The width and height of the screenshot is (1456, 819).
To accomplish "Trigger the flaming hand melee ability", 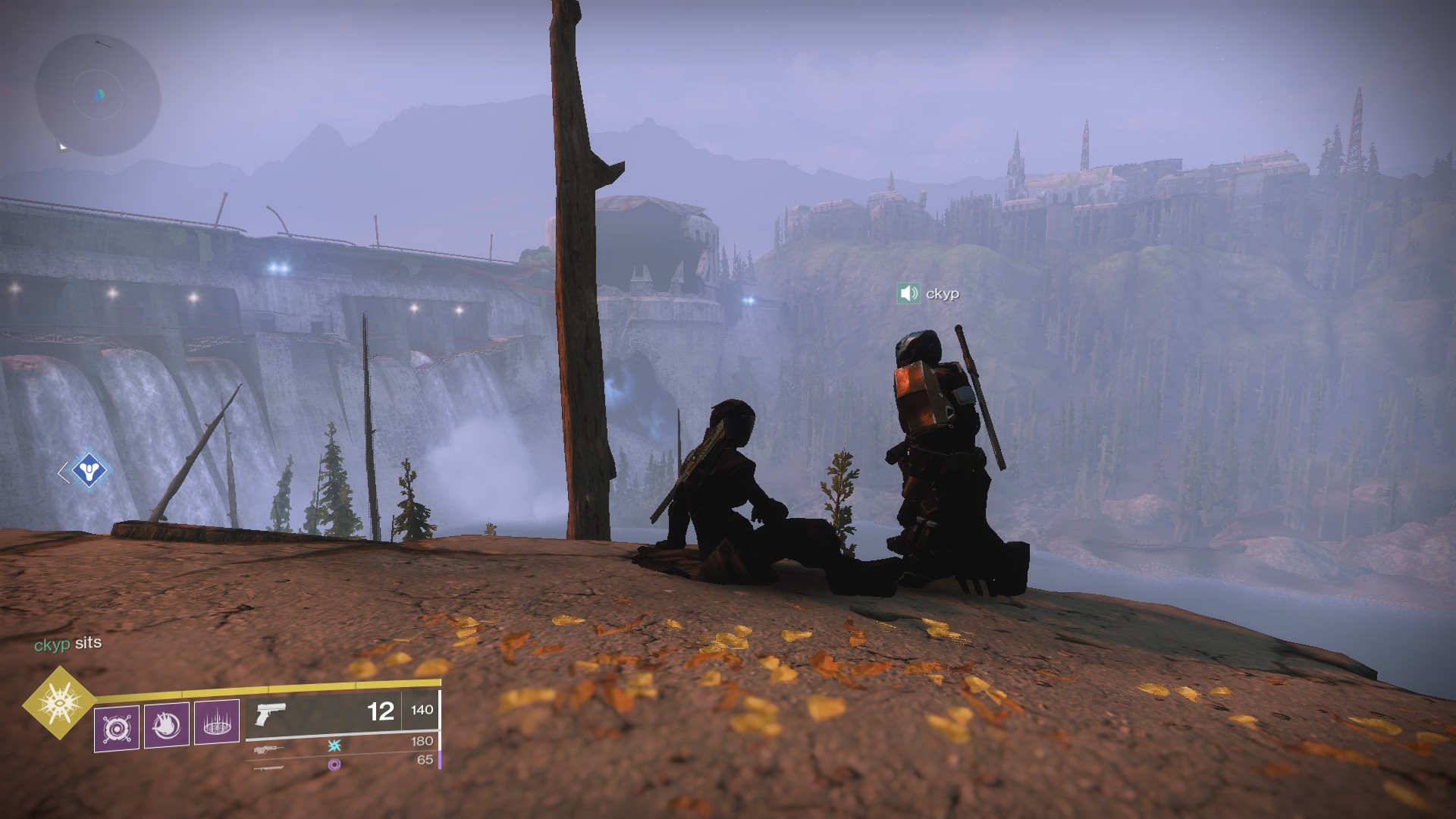I will [x=167, y=726].
